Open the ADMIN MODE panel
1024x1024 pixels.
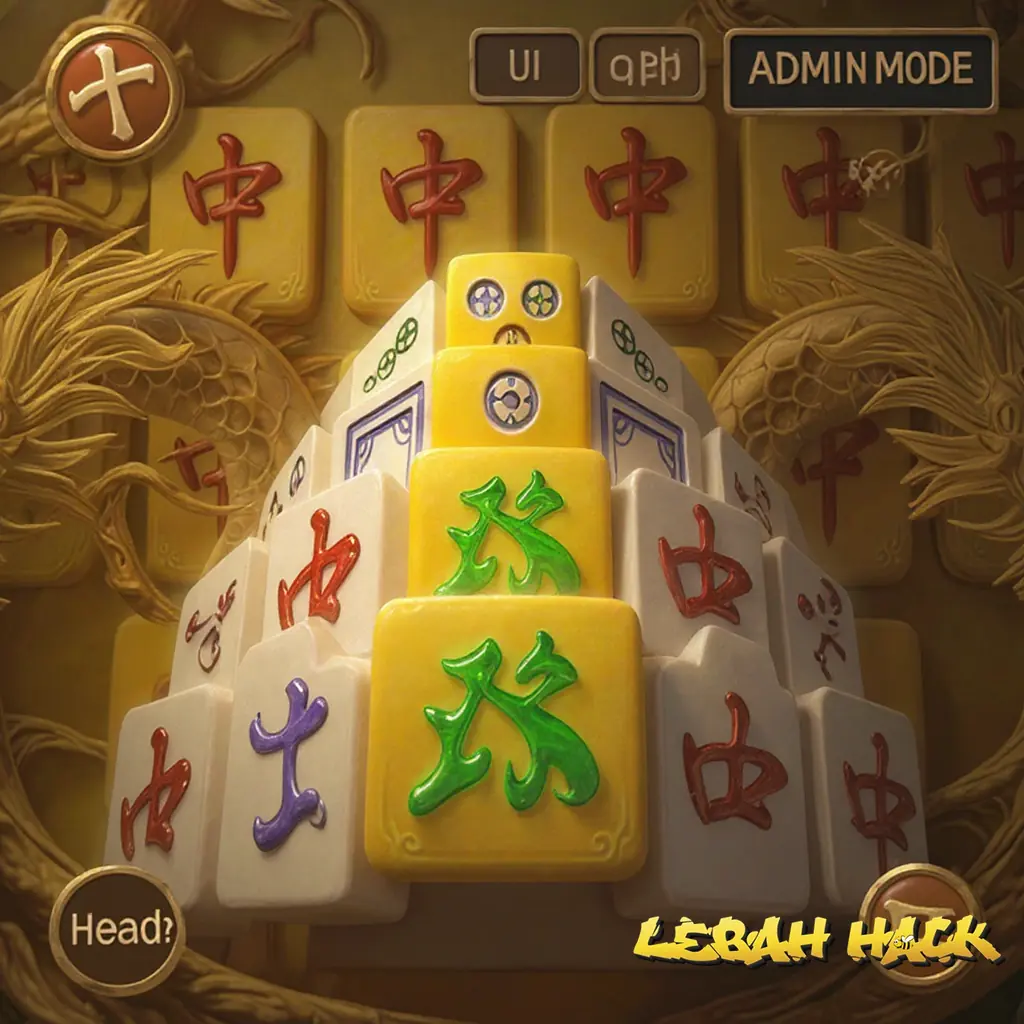pos(860,70)
